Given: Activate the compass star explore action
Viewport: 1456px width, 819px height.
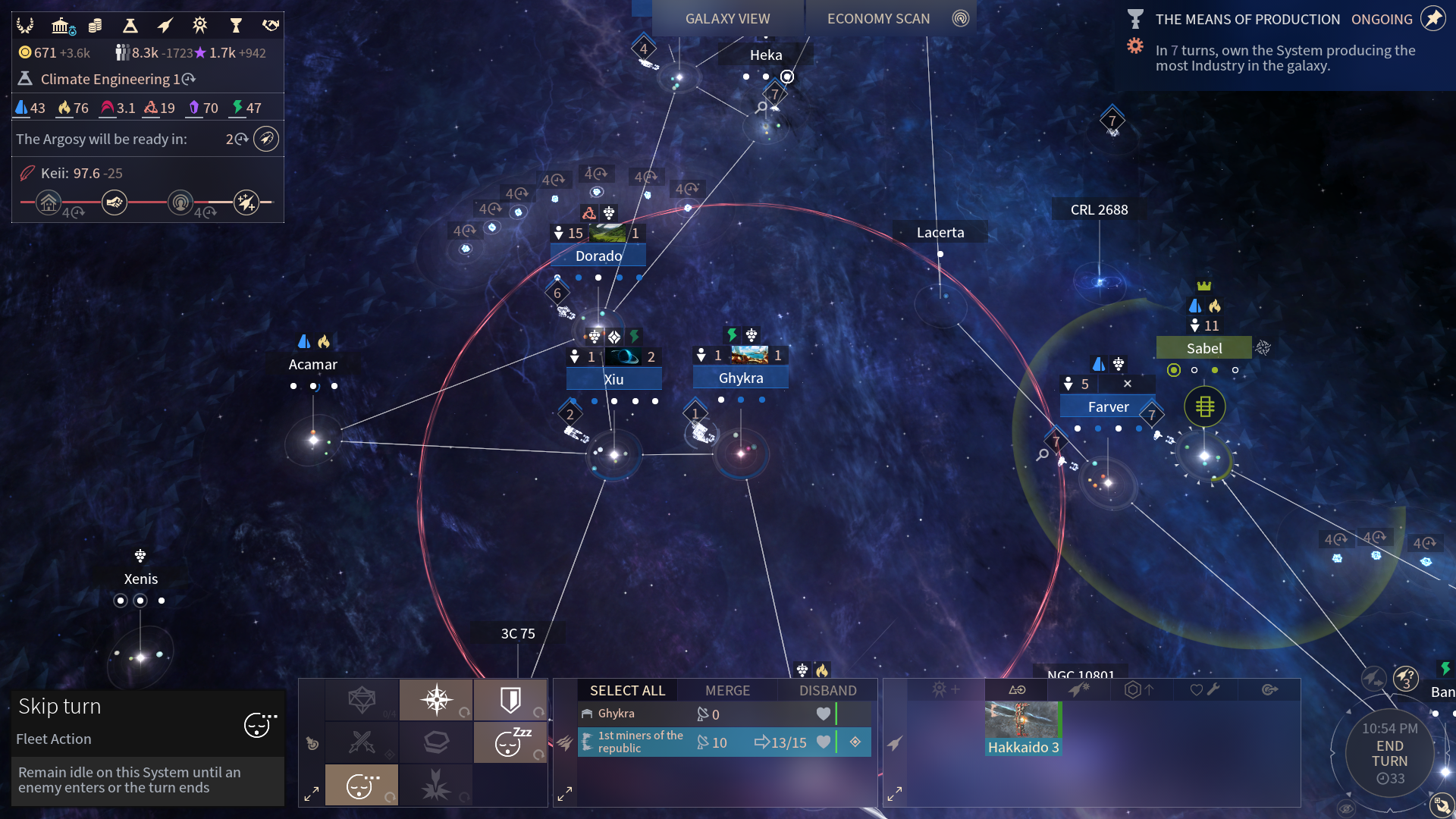Looking at the screenshot, I should point(436,699).
